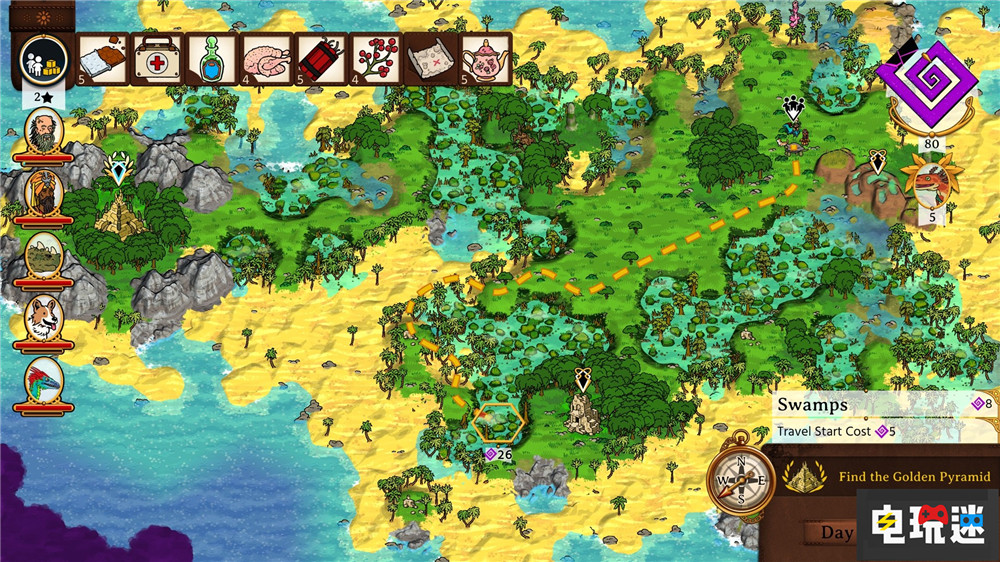Click the compass near the quest panel
This screenshot has width=1000, height=562.
click(x=739, y=482)
